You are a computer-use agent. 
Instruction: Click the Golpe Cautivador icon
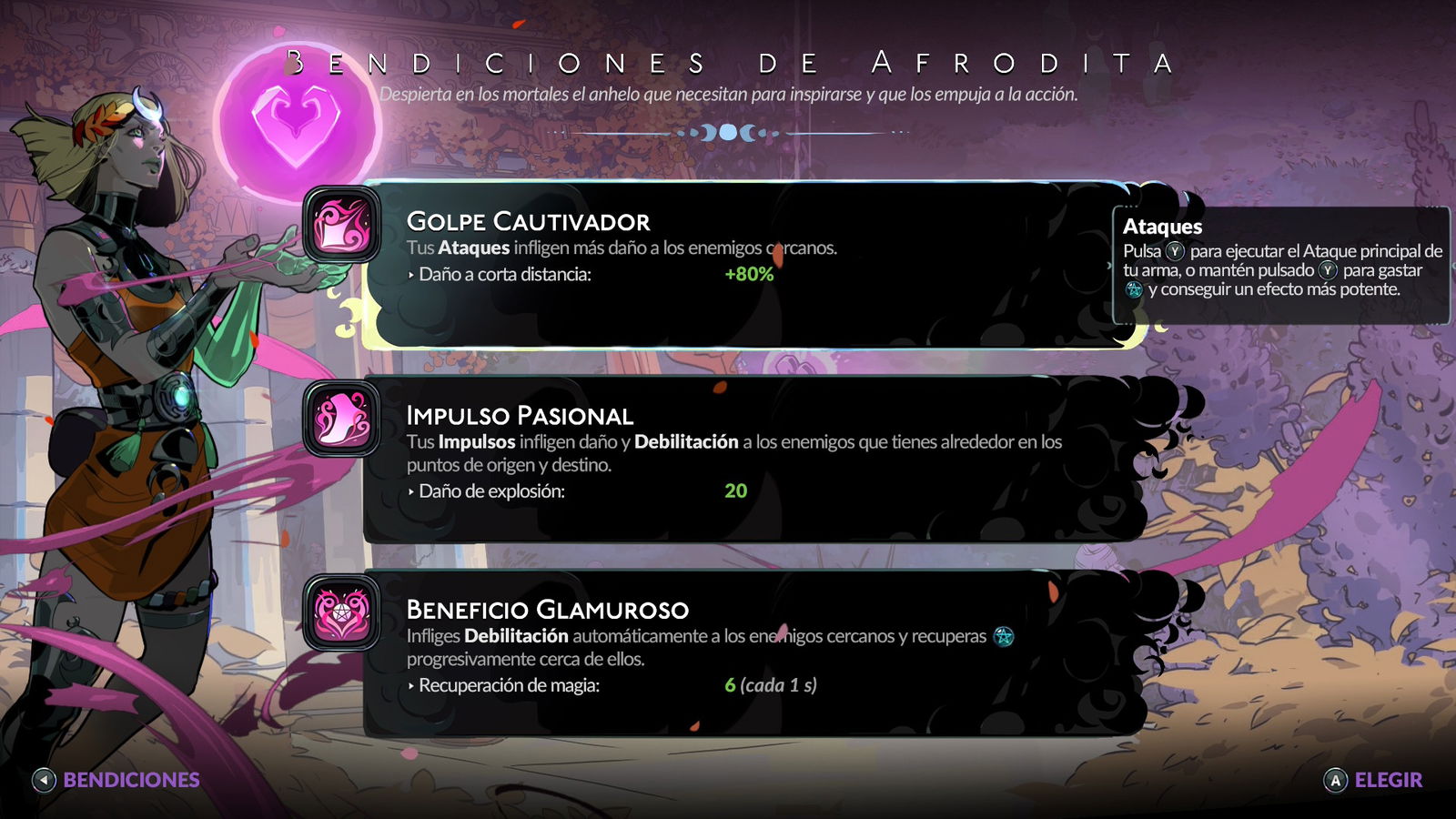pos(341,225)
